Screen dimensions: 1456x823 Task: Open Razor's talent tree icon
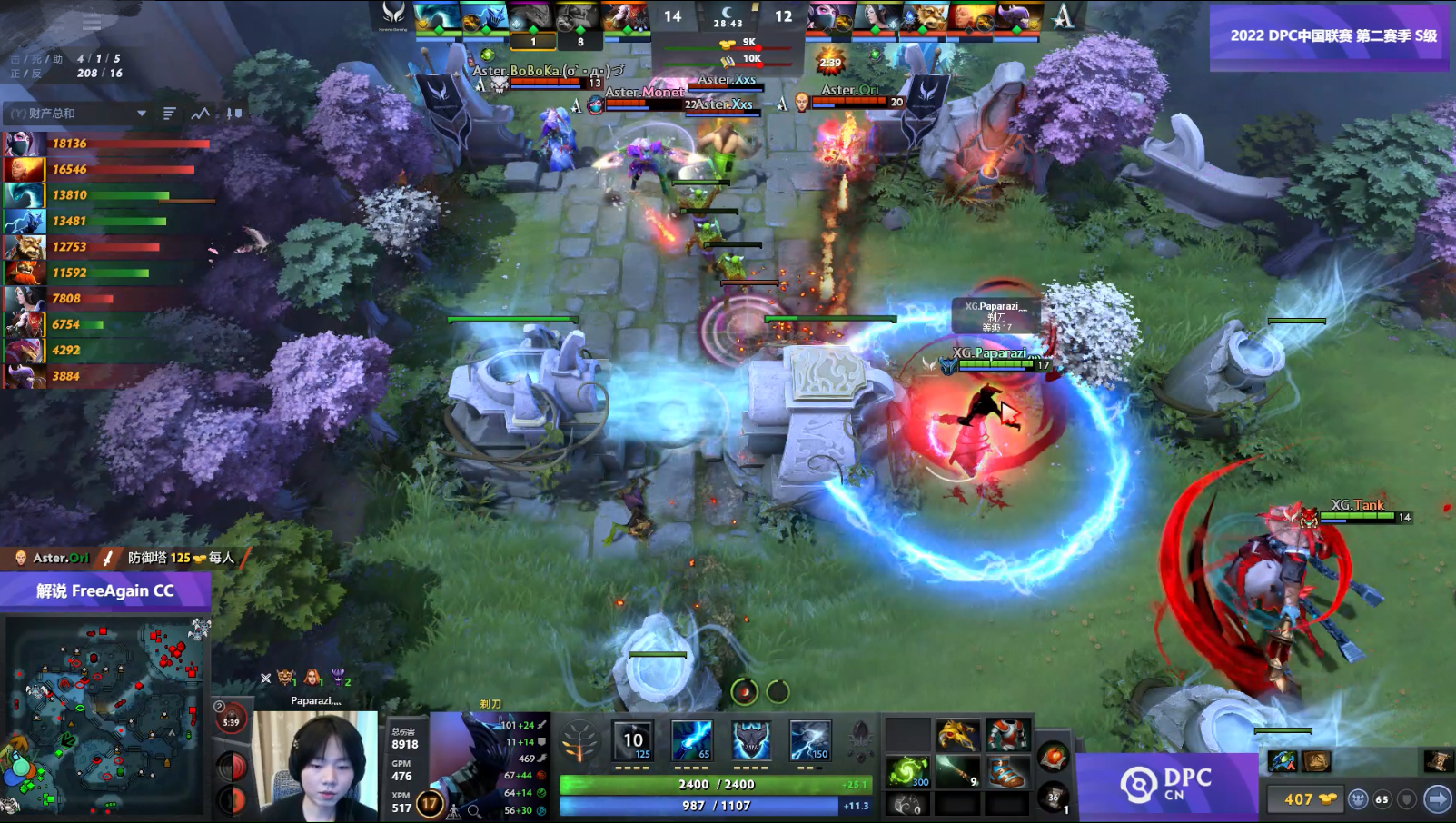[579, 742]
